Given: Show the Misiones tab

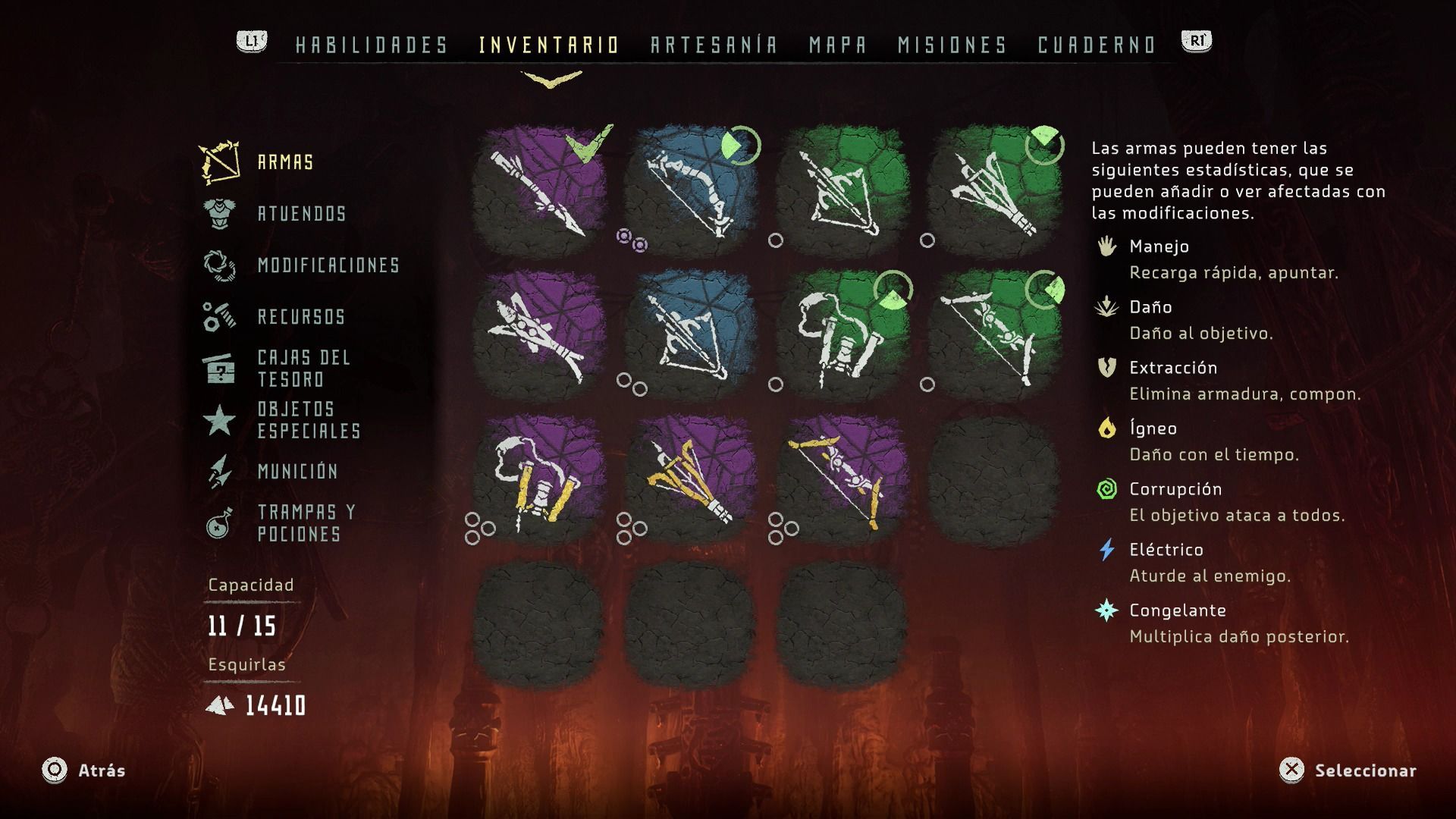Looking at the screenshot, I should coord(952,45).
